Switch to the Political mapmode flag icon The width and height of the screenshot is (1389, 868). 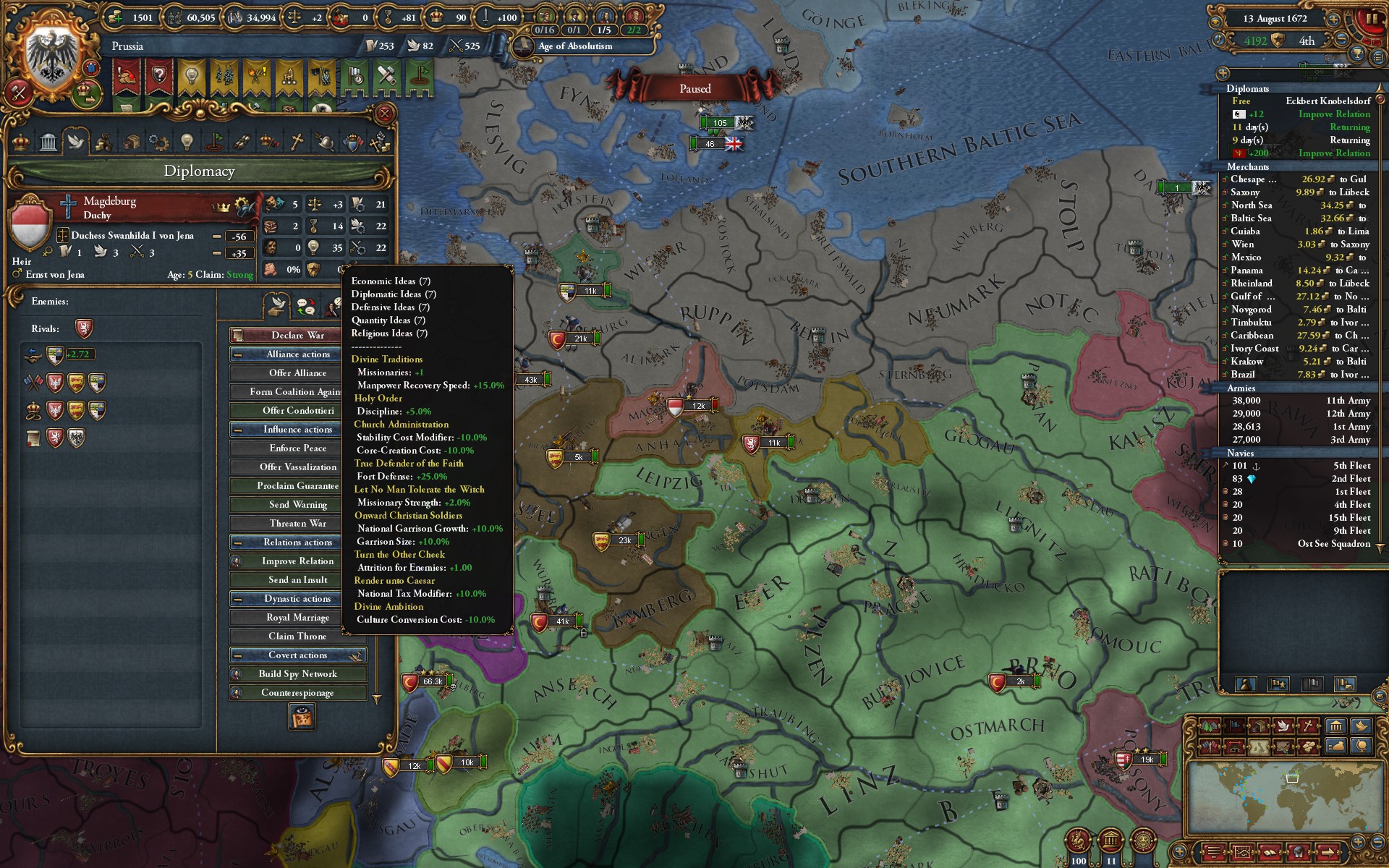click(x=1234, y=726)
